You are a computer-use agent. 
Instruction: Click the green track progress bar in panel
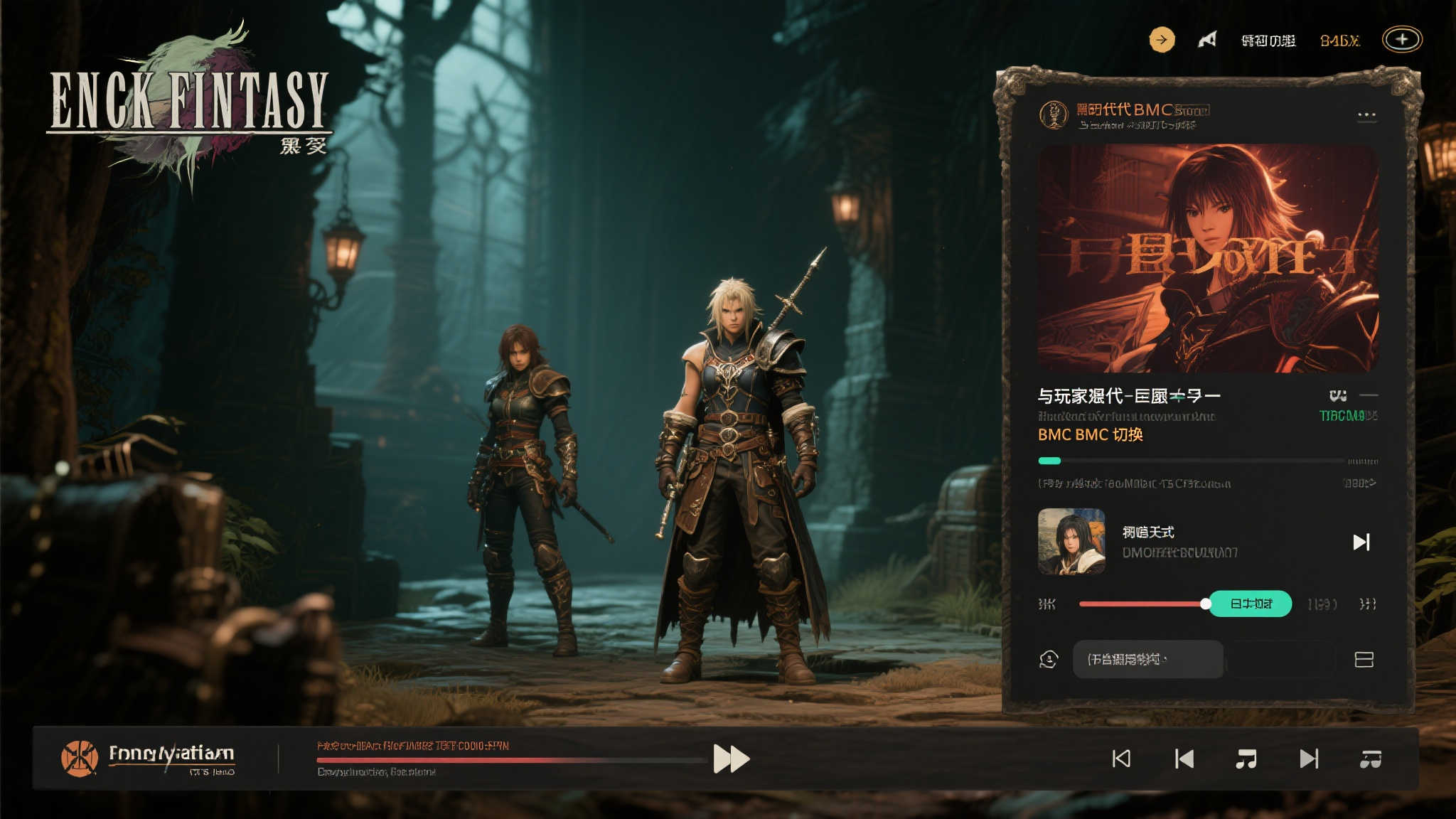coord(1192,461)
